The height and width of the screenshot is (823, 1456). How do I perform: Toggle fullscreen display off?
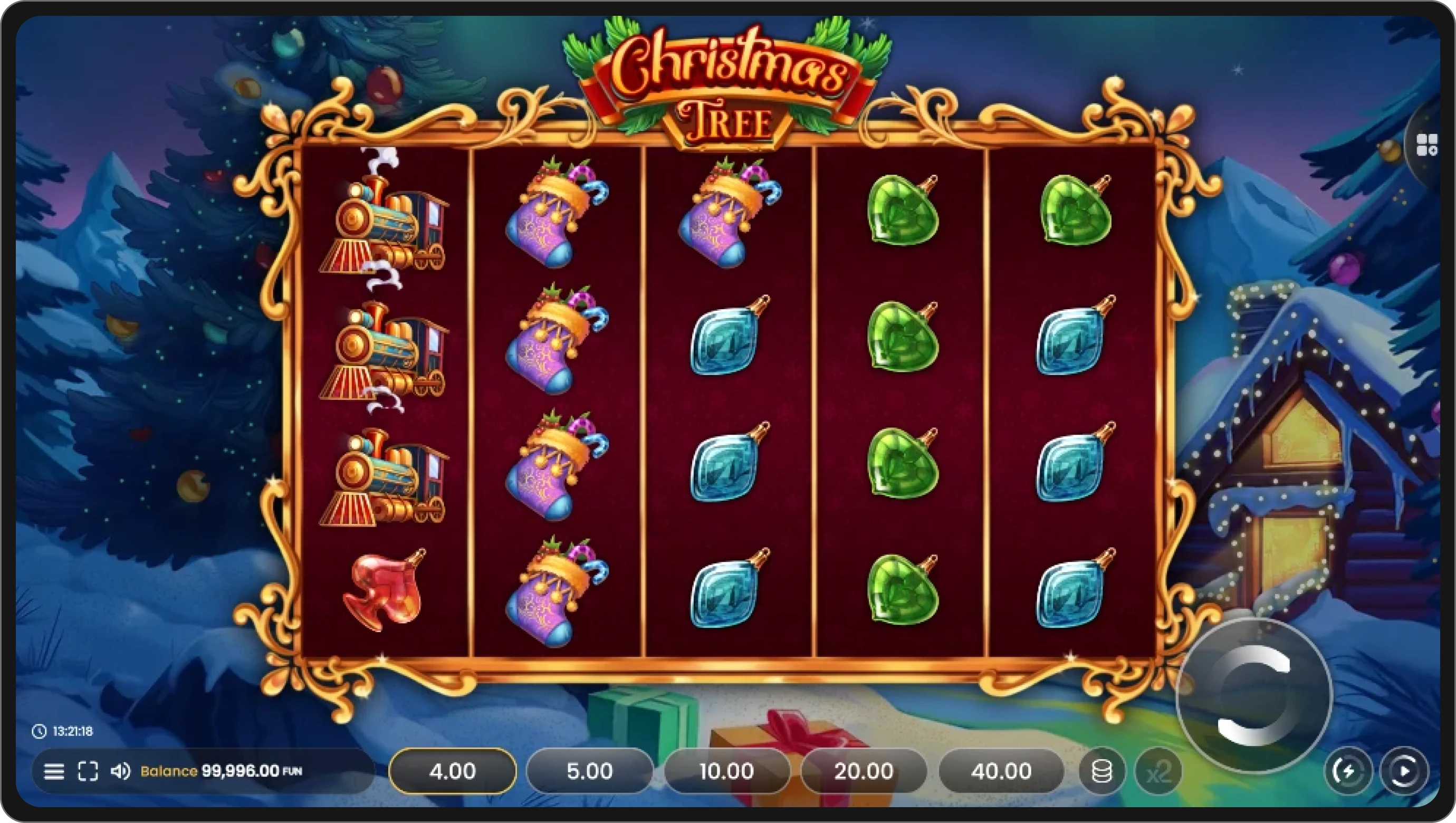pyautogui.click(x=88, y=771)
